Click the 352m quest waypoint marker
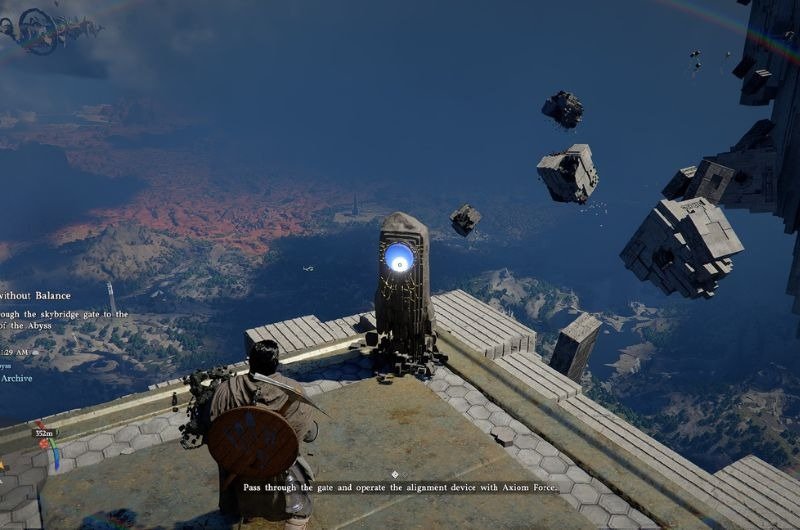Image resolution: width=800 pixels, height=530 pixels. pyautogui.click(x=43, y=433)
